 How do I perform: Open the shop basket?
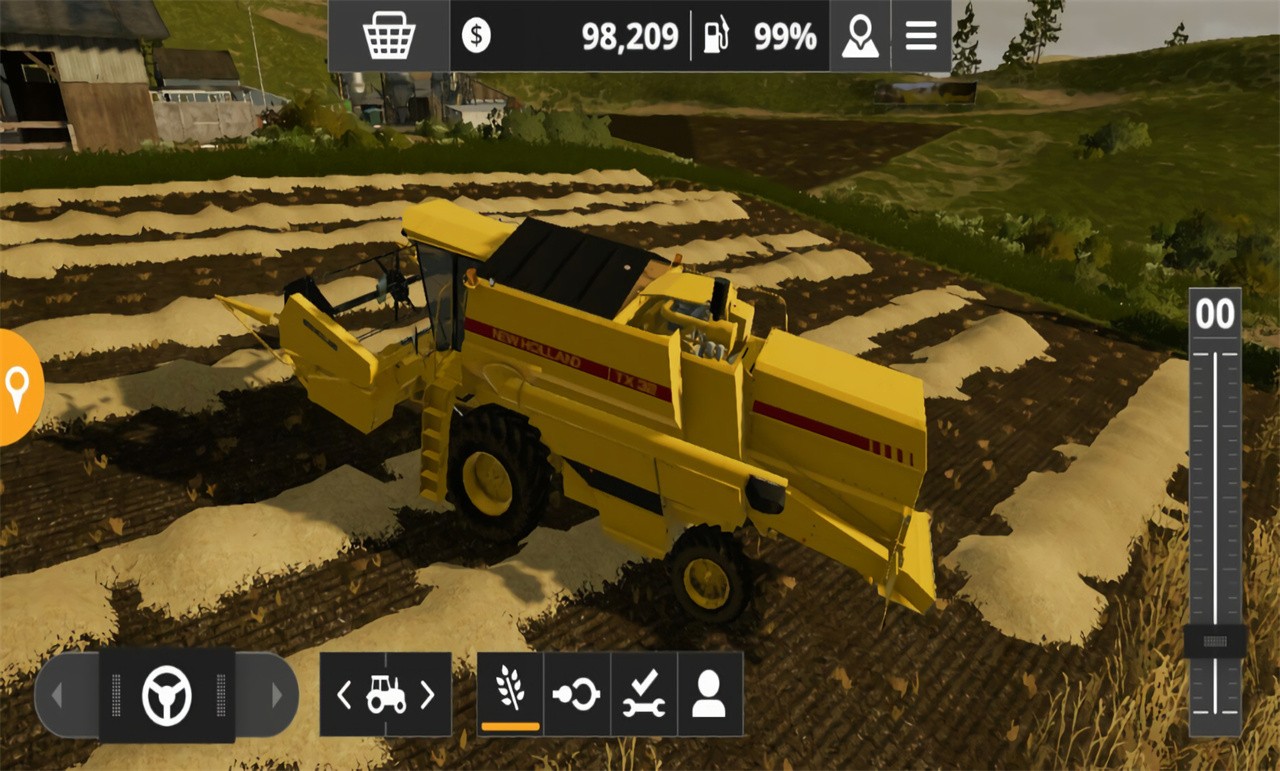[387, 35]
